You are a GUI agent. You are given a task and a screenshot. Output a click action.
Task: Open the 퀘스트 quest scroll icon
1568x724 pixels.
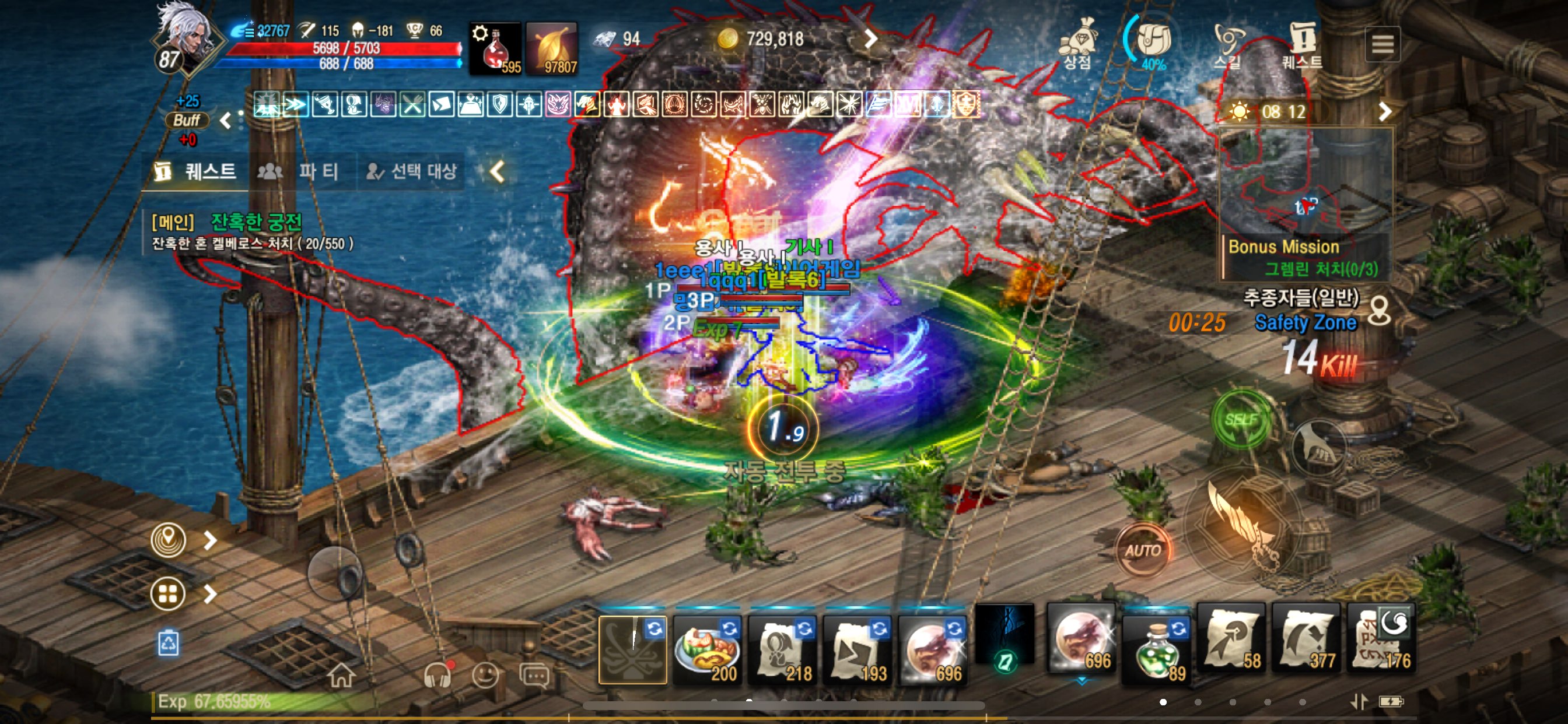1302,44
